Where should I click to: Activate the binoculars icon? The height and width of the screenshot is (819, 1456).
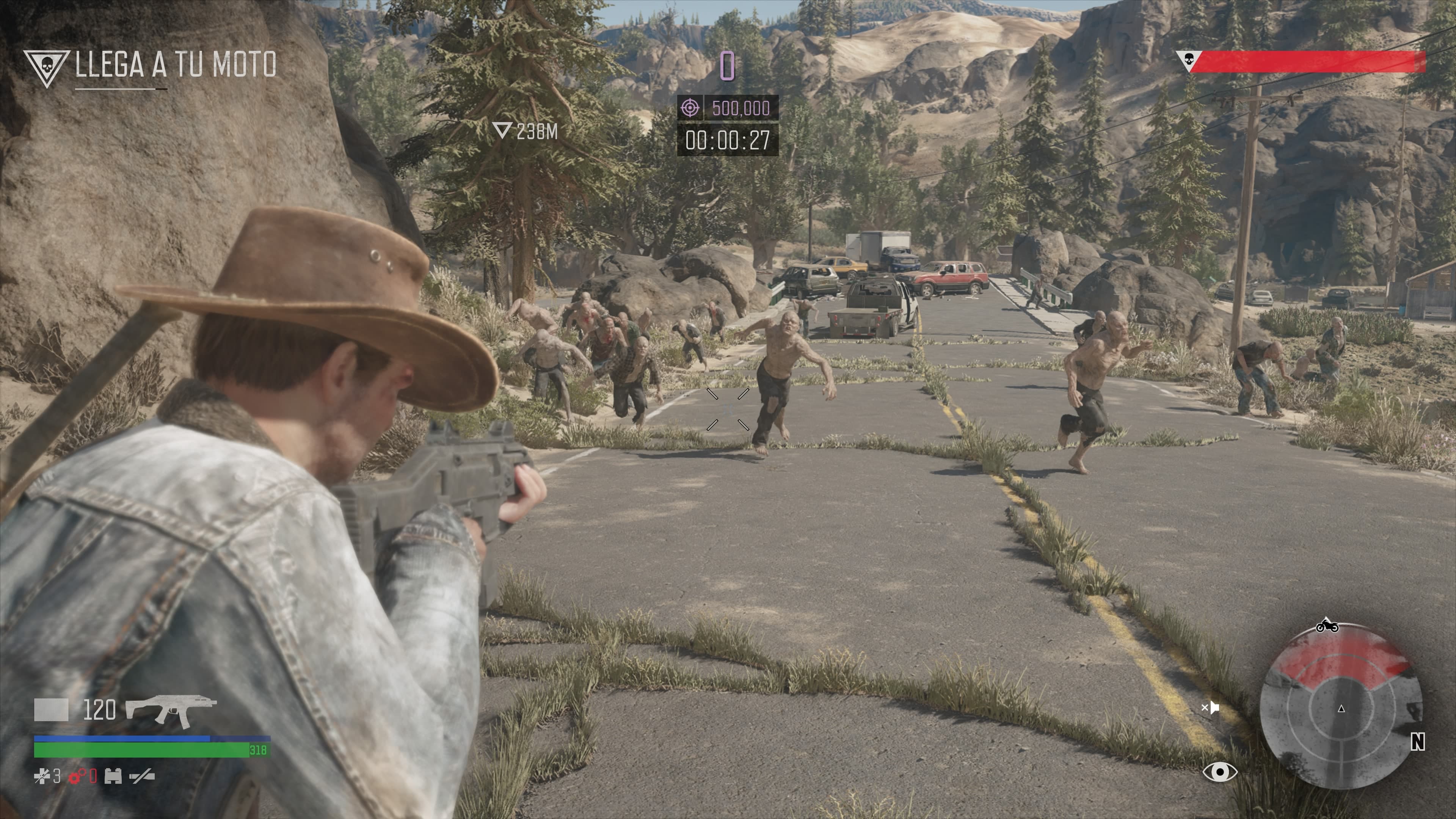click(113, 777)
